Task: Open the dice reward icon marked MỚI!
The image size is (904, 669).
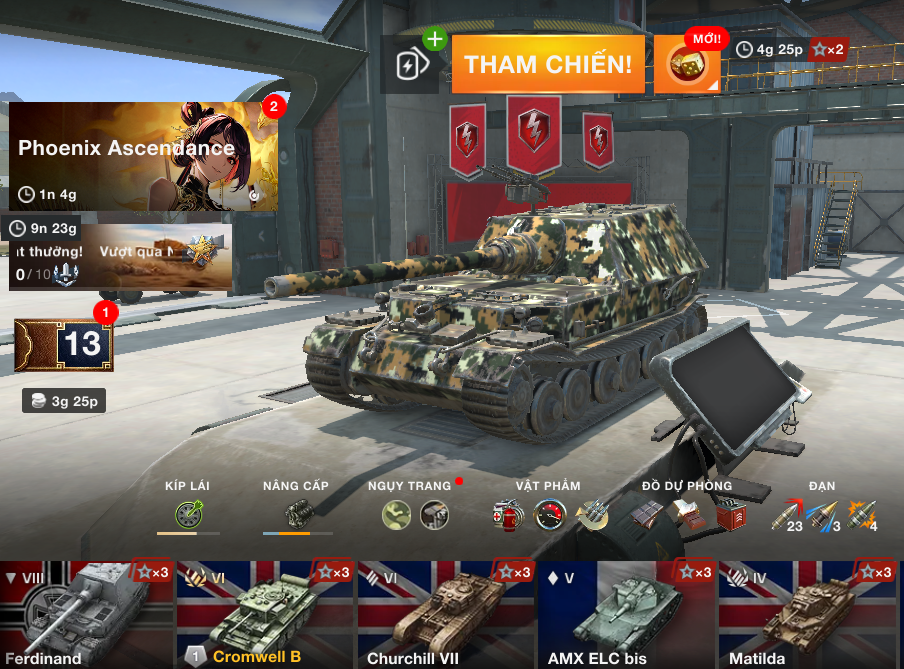Action: click(x=687, y=65)
